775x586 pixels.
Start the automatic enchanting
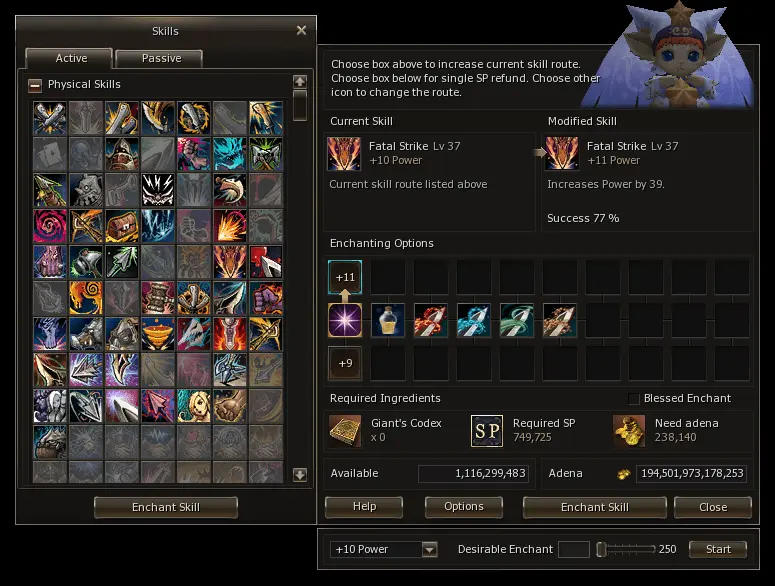[x=718, y=549]
